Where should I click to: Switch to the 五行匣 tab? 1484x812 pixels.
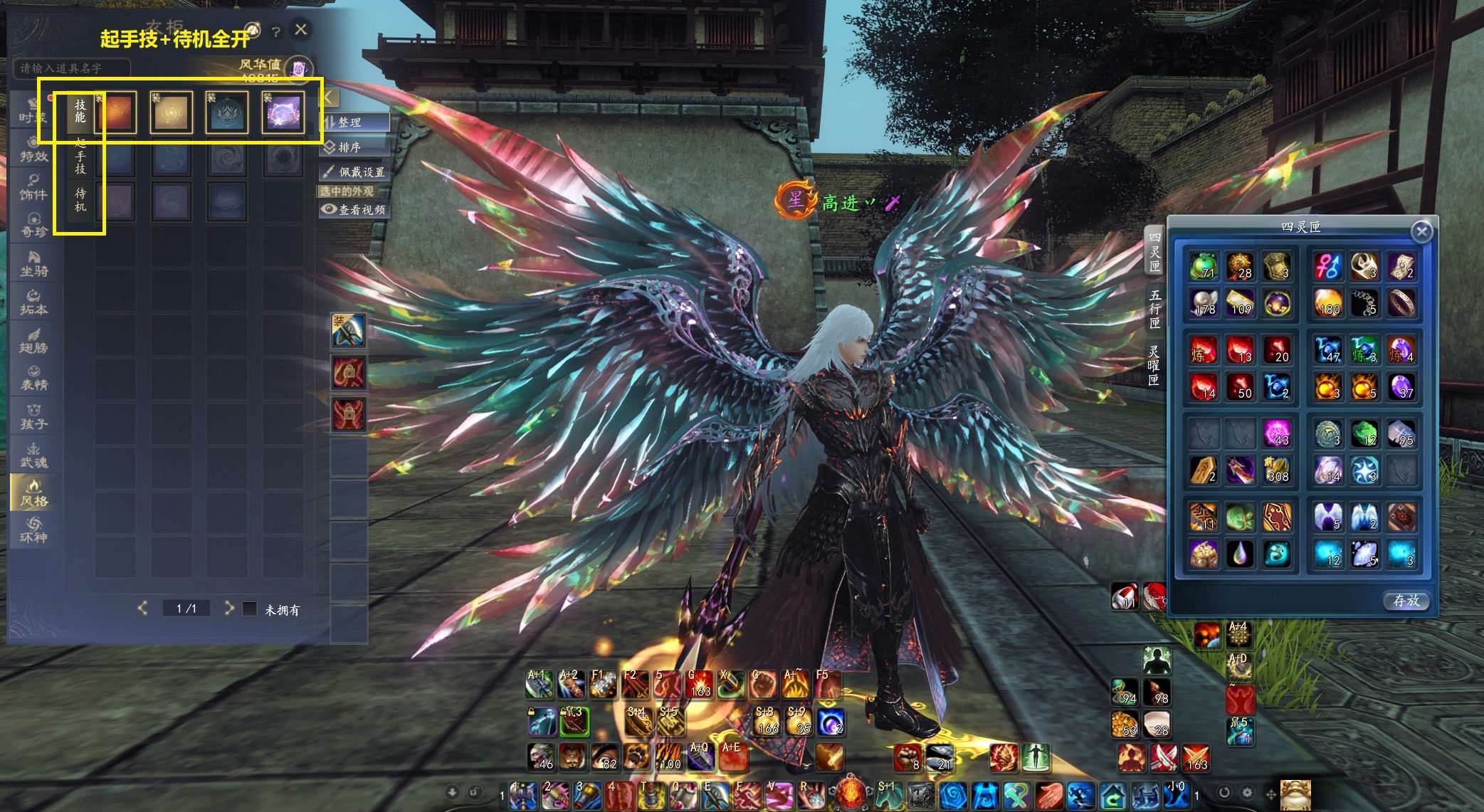click(x=1154, y=308)
